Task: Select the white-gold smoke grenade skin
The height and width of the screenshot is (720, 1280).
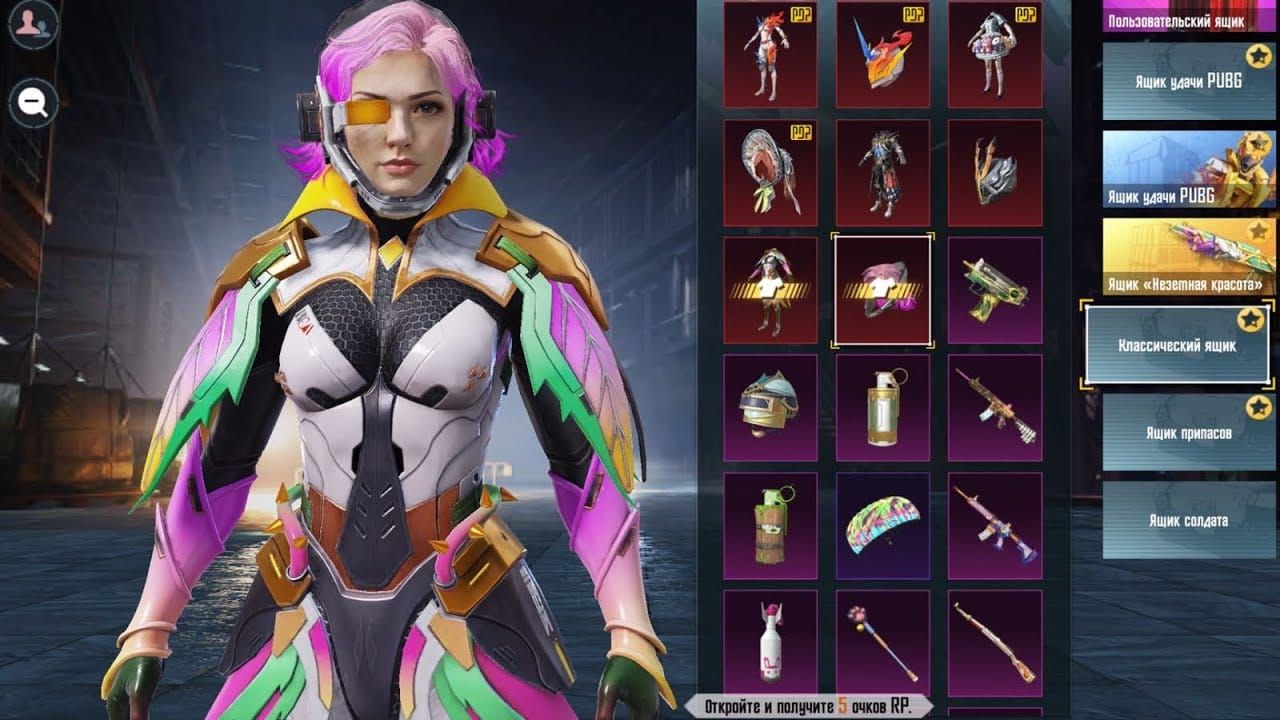Action: [882, 408]
